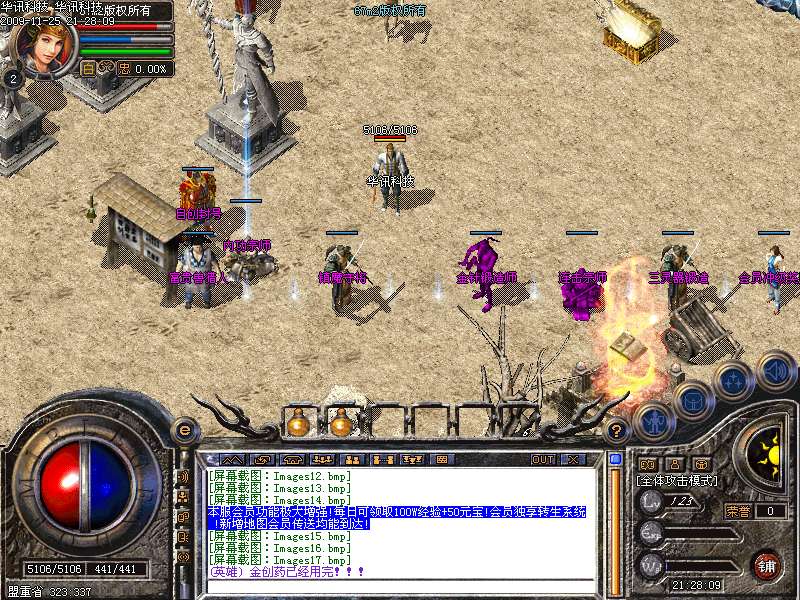800x600 pixels.
Task: Click the telephone icon on chat toolbar
Action: (292, 460)
